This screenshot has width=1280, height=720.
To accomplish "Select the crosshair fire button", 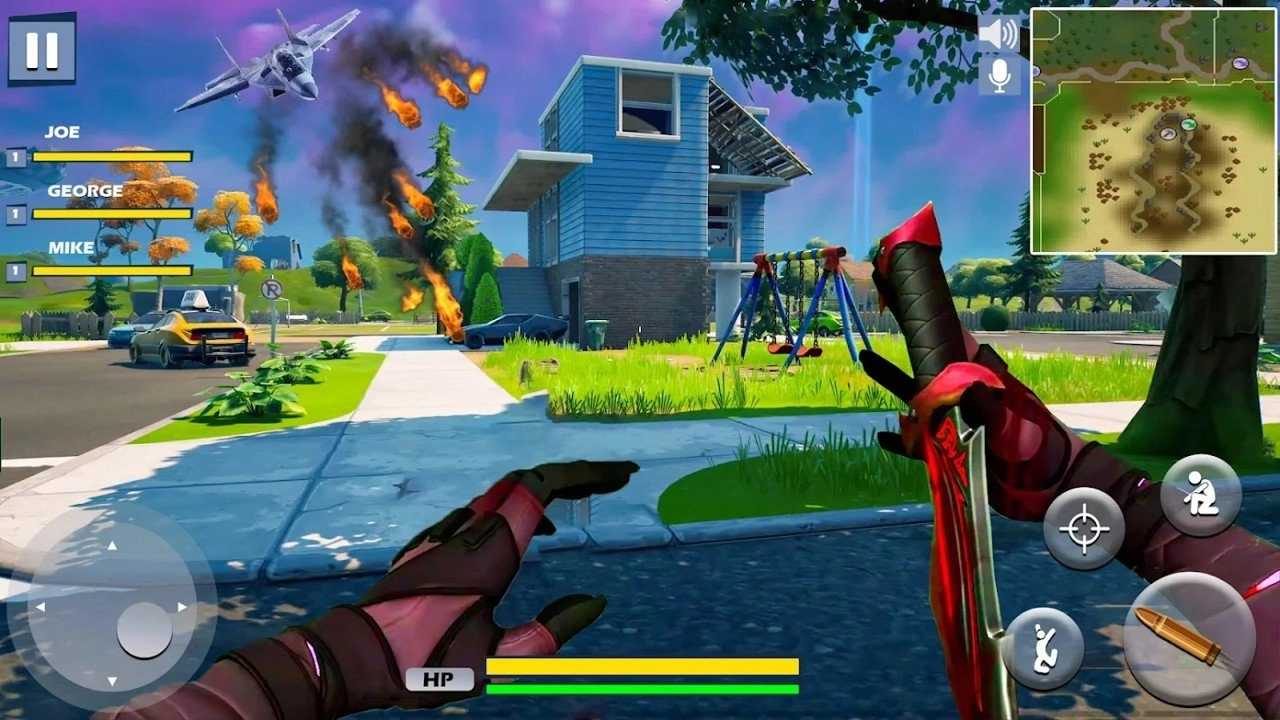I will [1083, 530].
